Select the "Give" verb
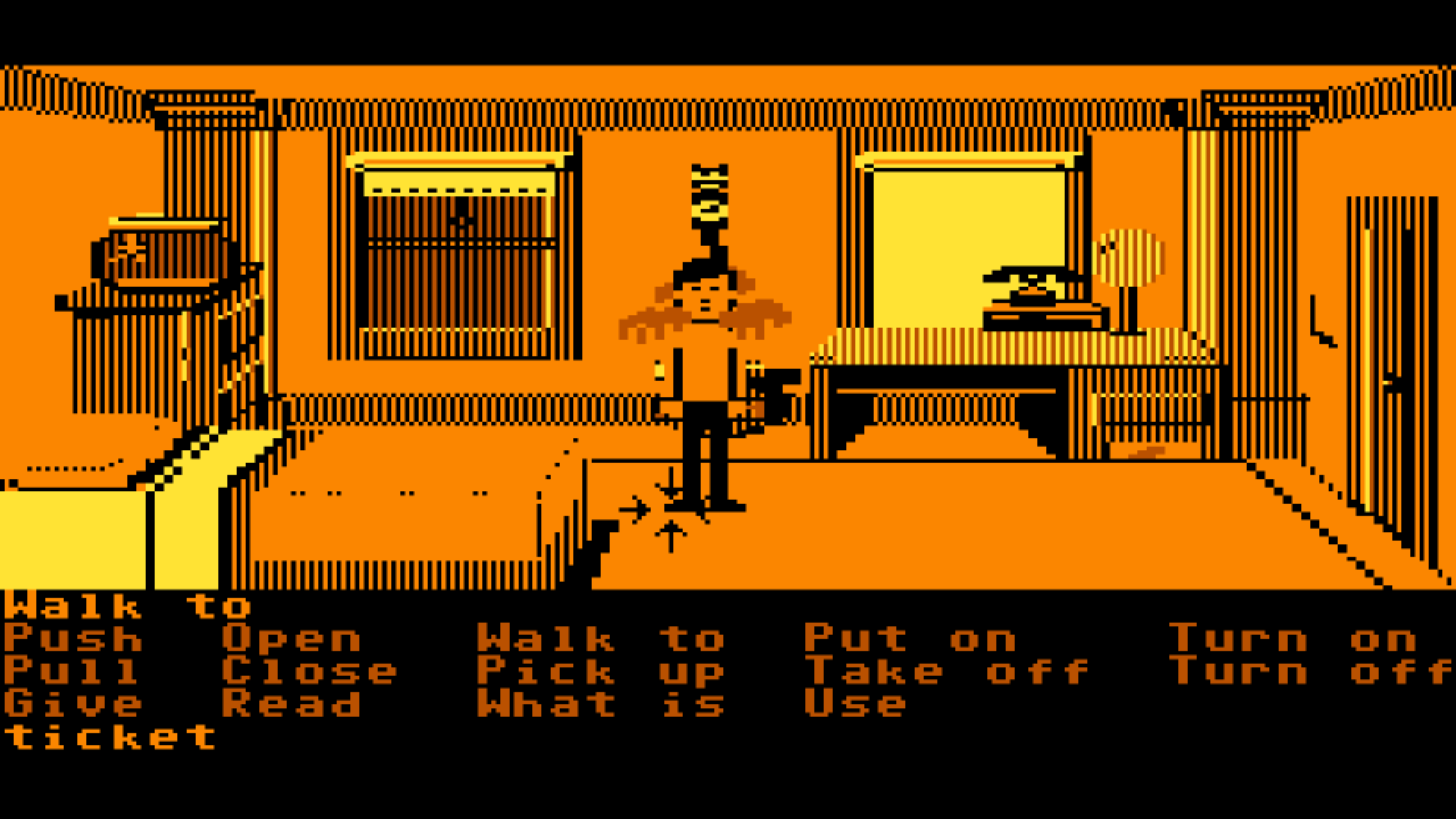The width and height of the screenshot is (1456, 819). [72, 704]
